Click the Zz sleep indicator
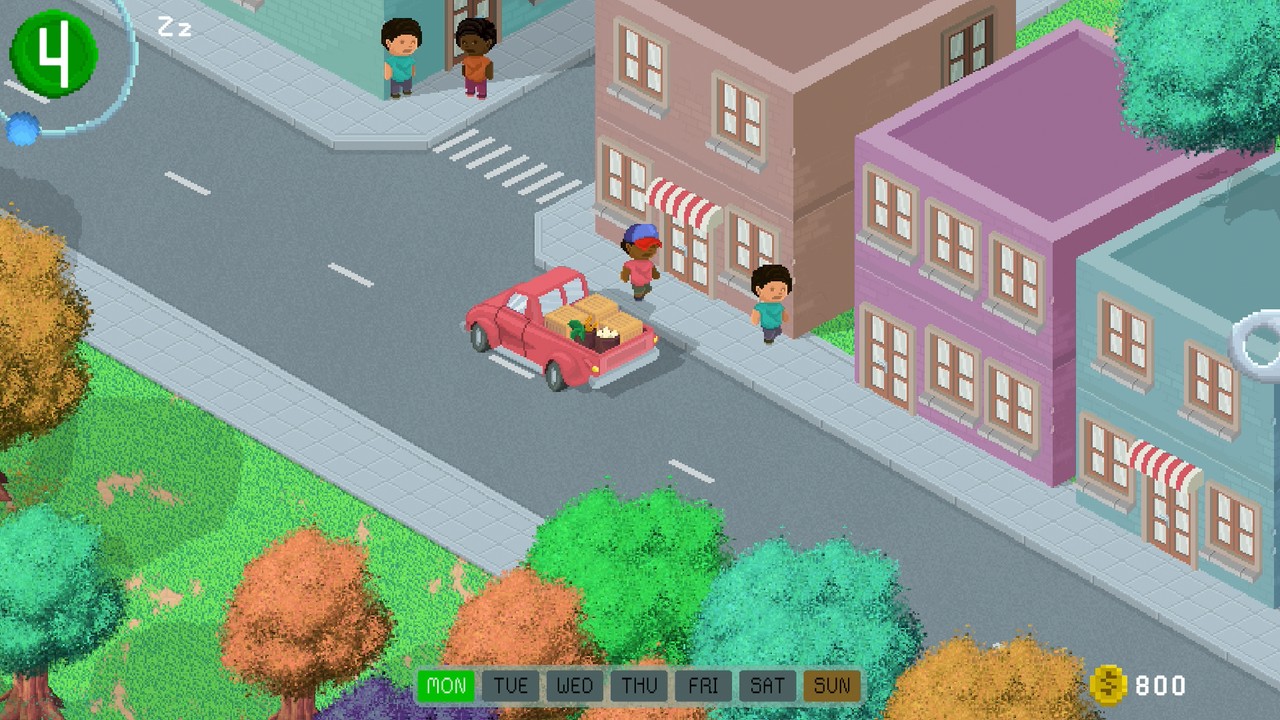The height and width of the screenshot is (720, 1280). pyautogui.click(x=176, y=28)
